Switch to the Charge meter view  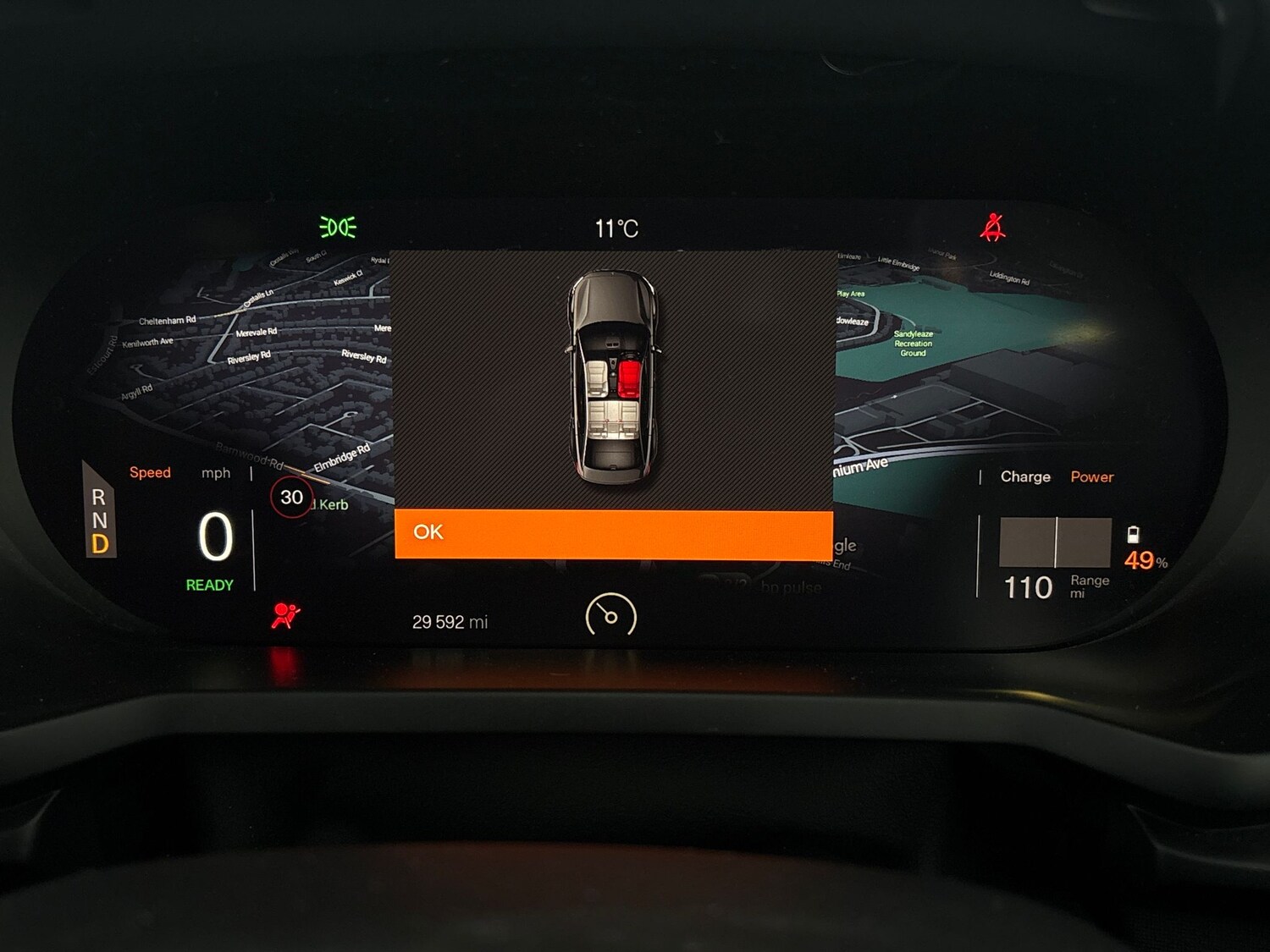[1024, 477]
